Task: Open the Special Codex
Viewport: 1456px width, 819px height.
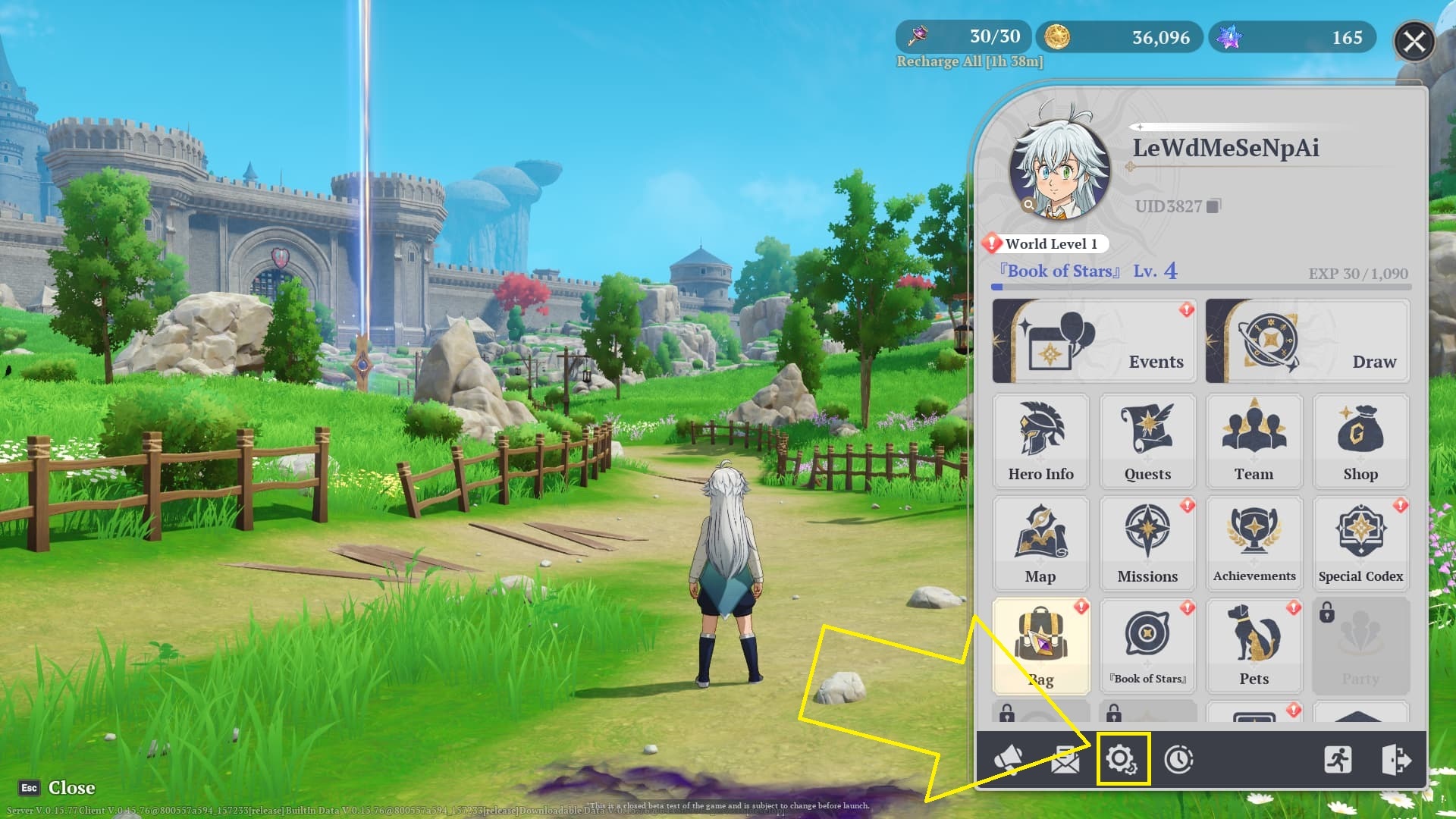Action: click(1360, 543)
